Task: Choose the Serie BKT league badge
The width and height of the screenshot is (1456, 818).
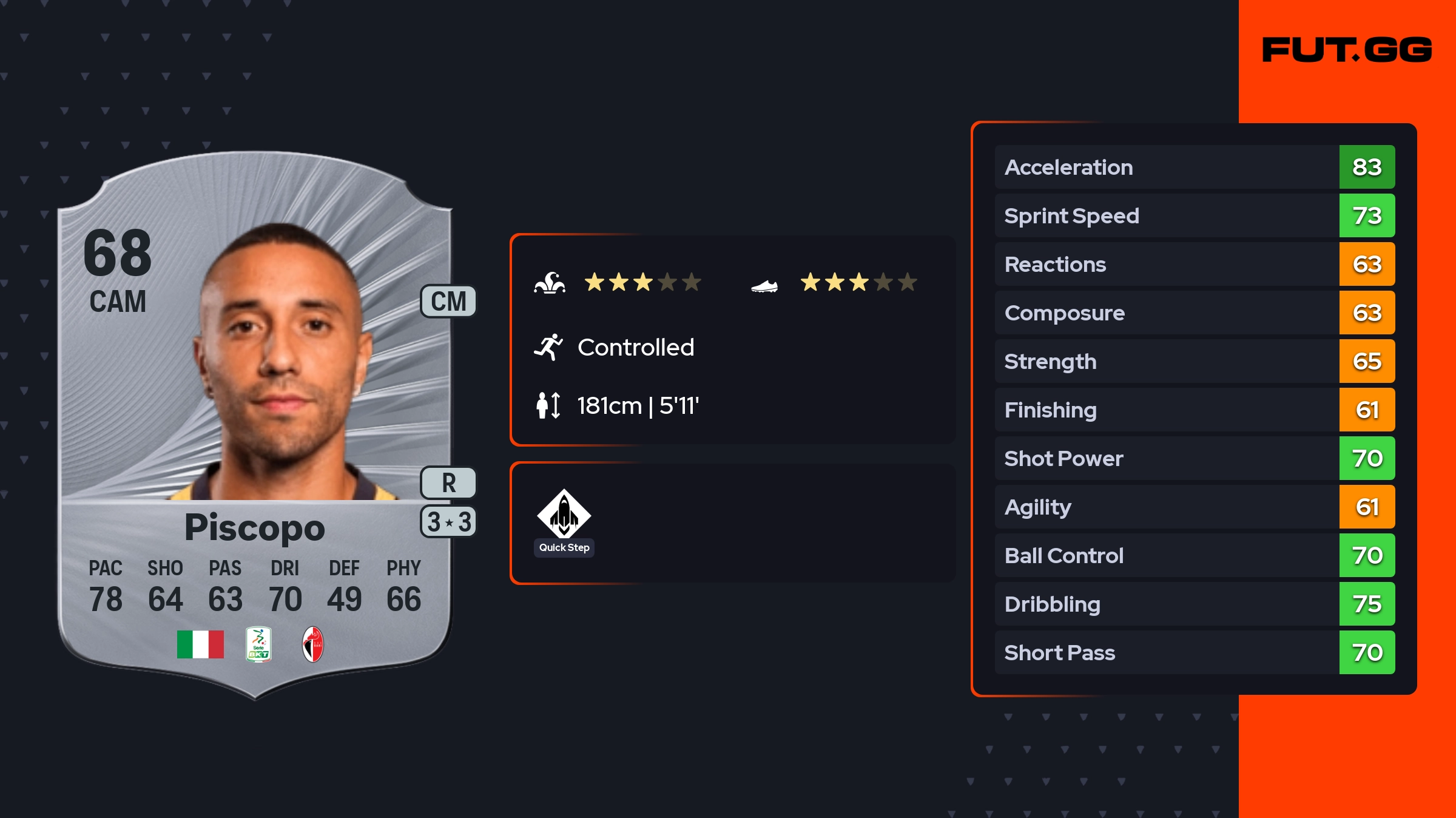Action: (x=258, y=644)
